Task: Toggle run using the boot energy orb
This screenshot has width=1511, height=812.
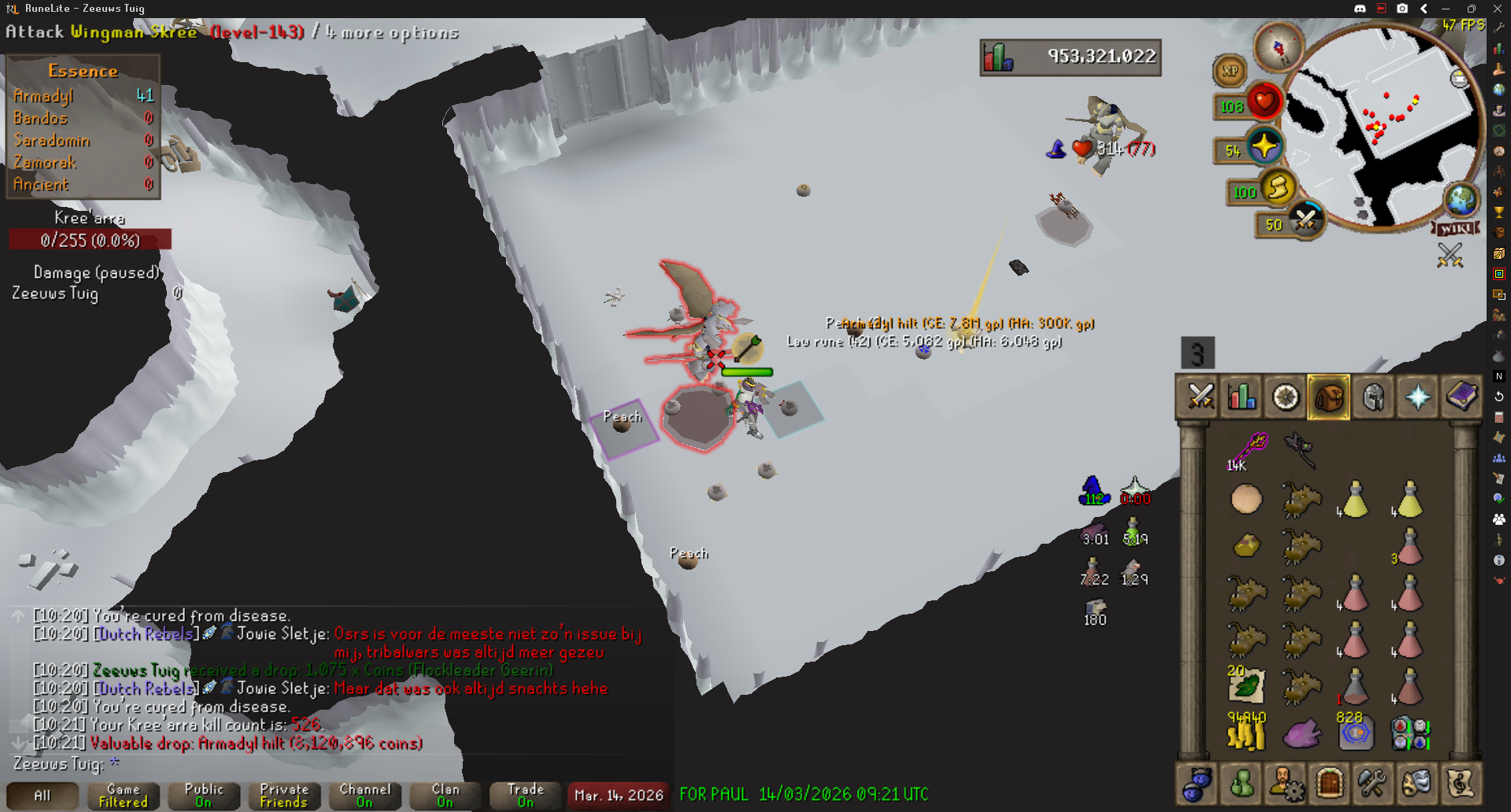Action: point(1277,188)
